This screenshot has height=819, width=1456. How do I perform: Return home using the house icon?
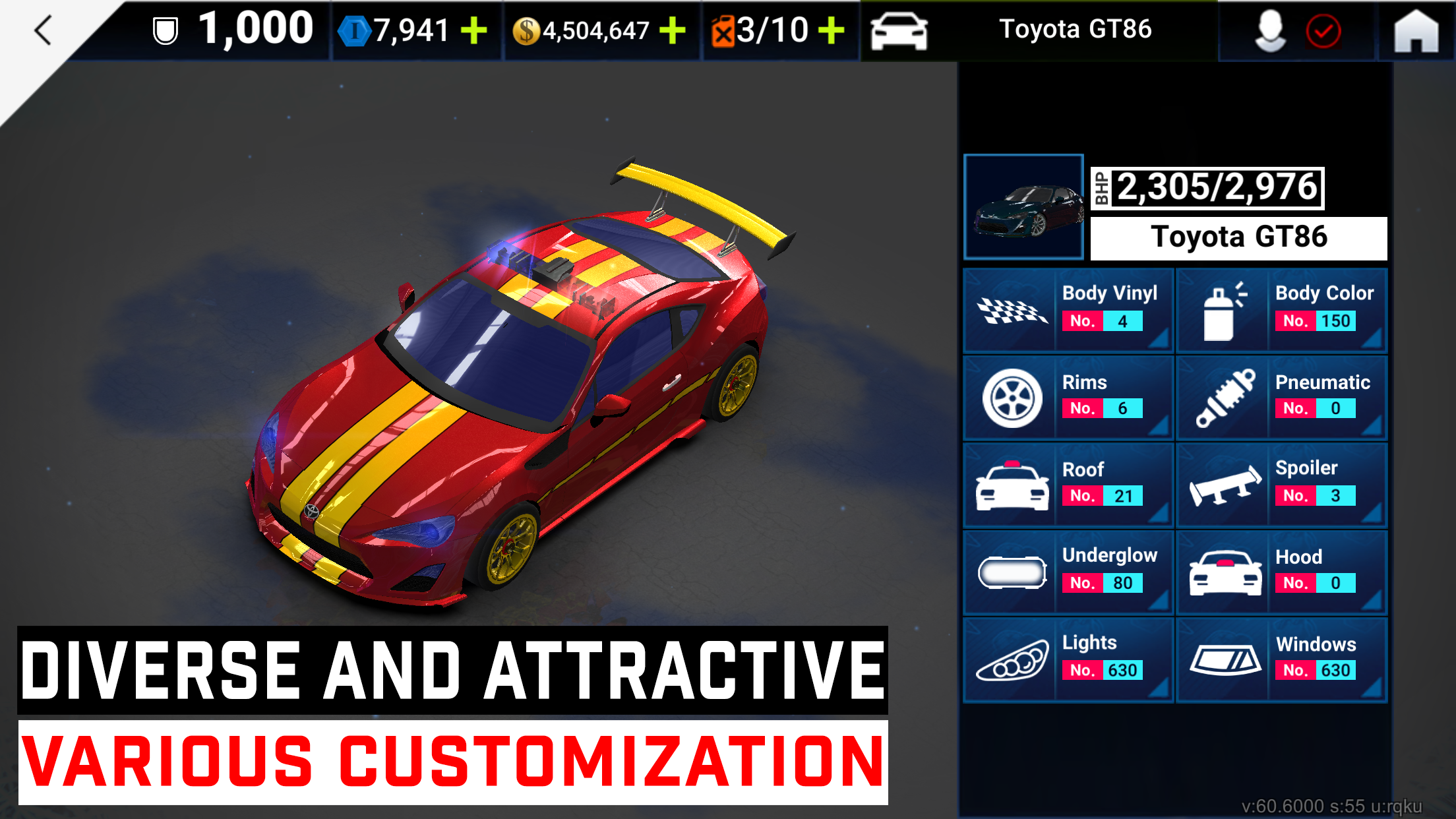1415,30
